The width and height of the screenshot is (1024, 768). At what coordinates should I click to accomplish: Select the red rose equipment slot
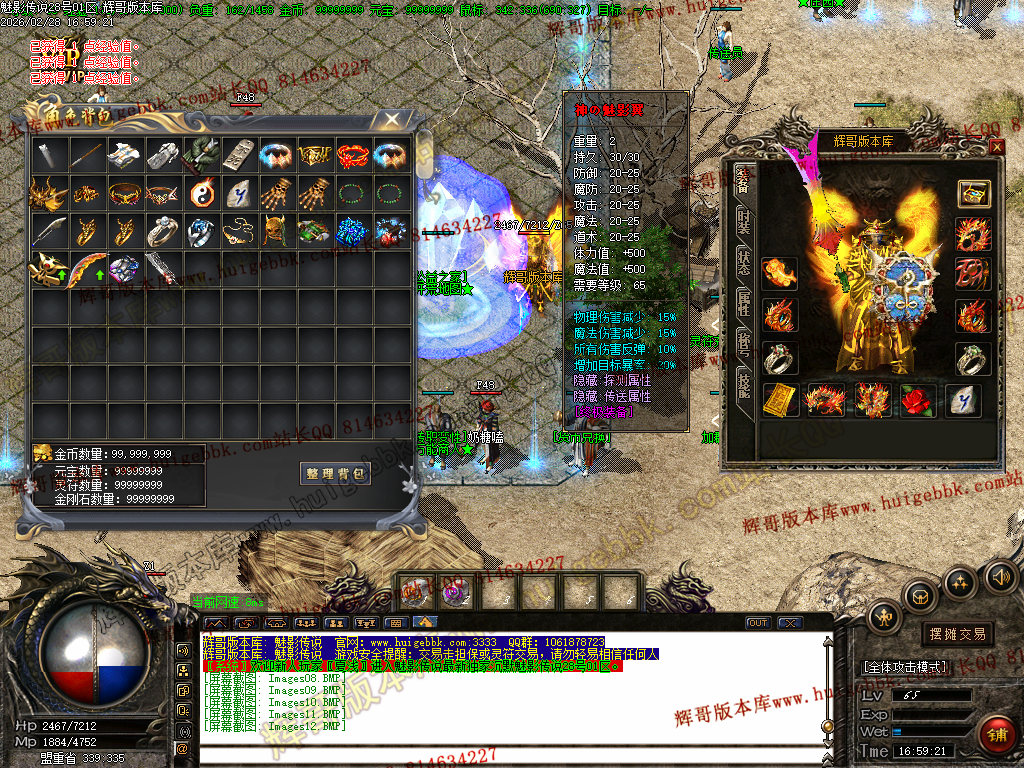tap(918, 400)
